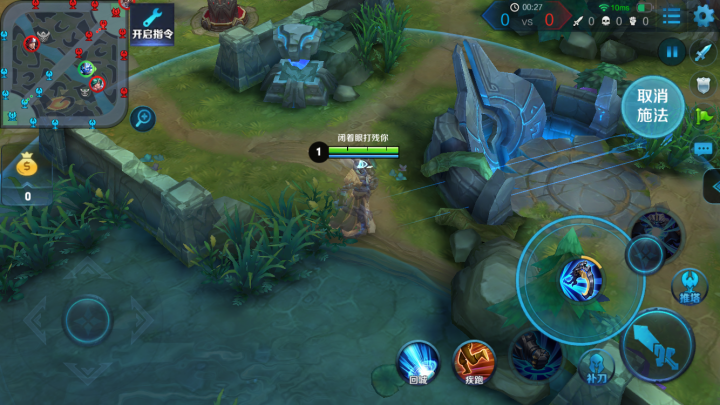Image resolution: width=720 pixels, height=405 pixels.
Task: Expand the side panel arrow tab
Action: pos(713,185)
